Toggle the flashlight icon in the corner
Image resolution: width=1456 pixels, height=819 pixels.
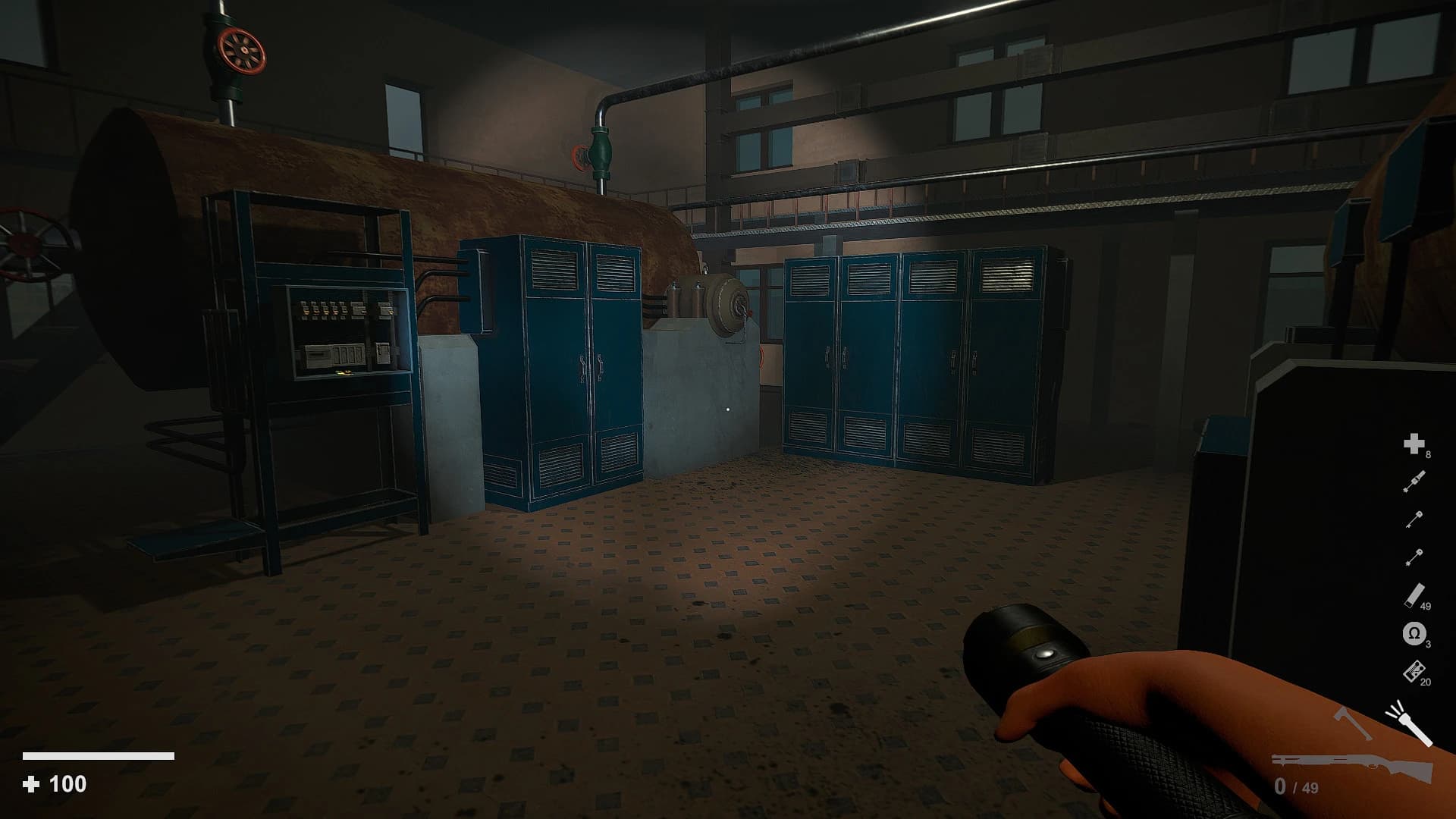pos(1411,726)
